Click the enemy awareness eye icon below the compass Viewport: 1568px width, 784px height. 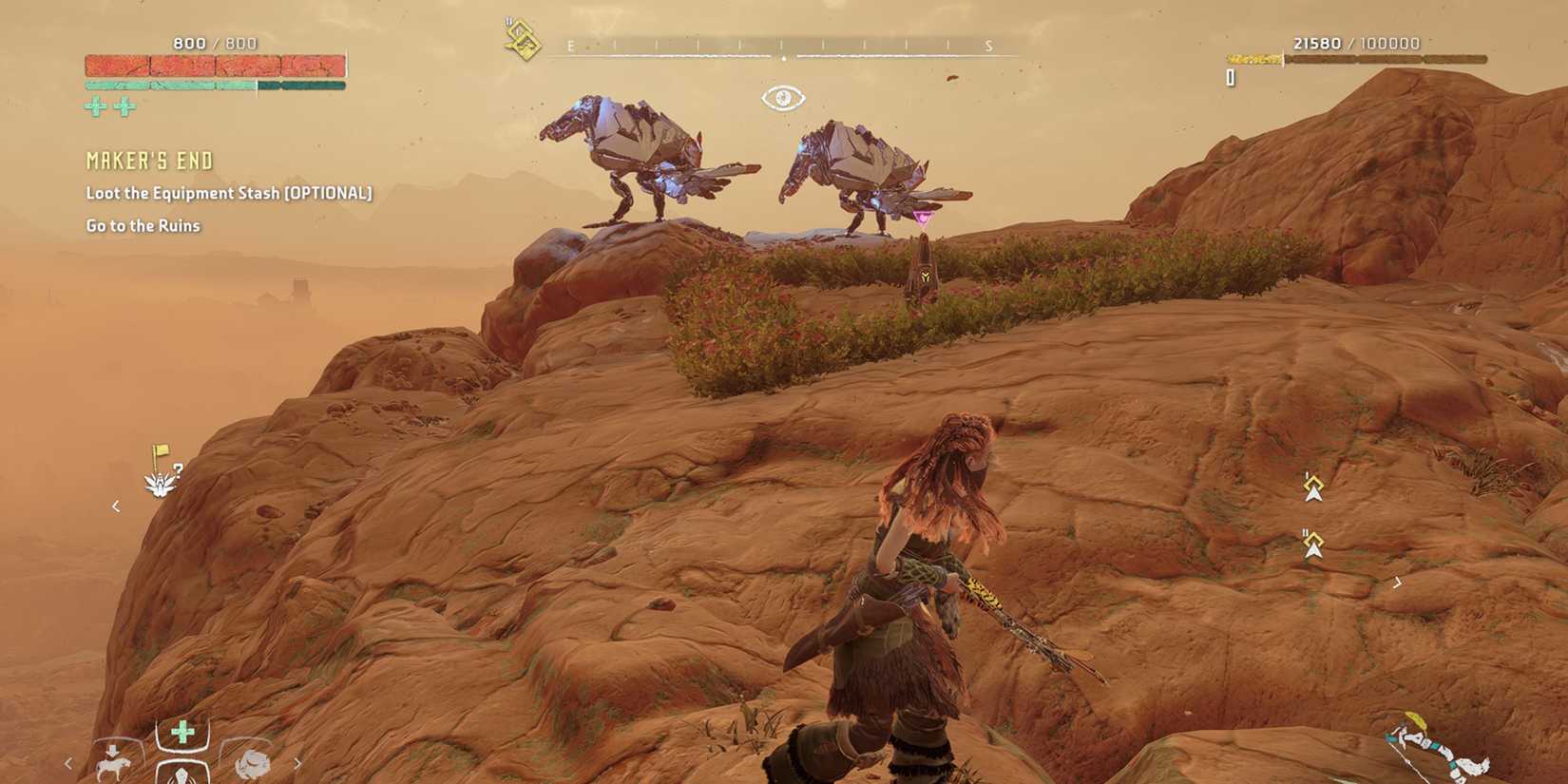[x=782, y=96]
